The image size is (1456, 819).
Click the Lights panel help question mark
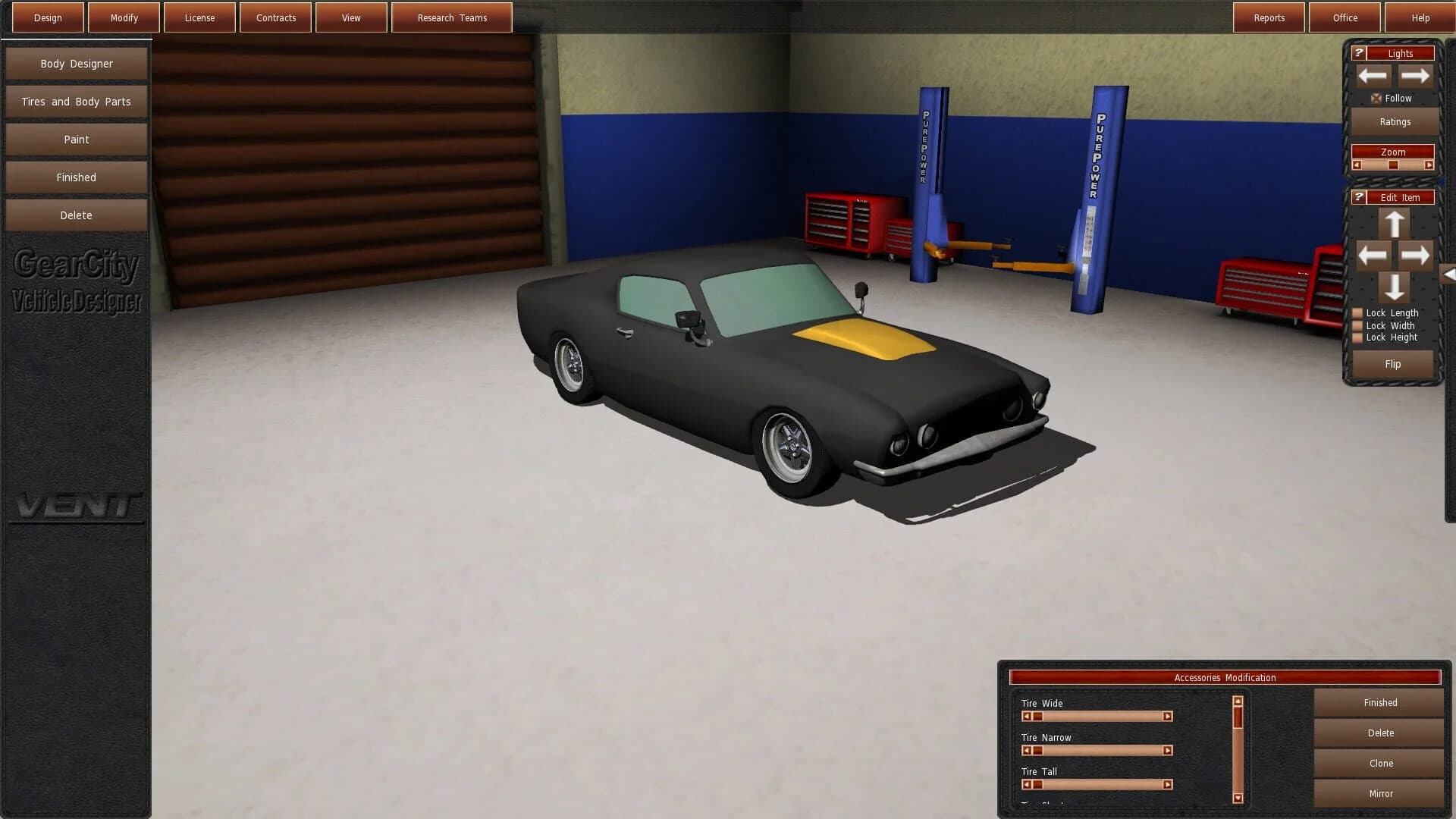pos(1360,52)
